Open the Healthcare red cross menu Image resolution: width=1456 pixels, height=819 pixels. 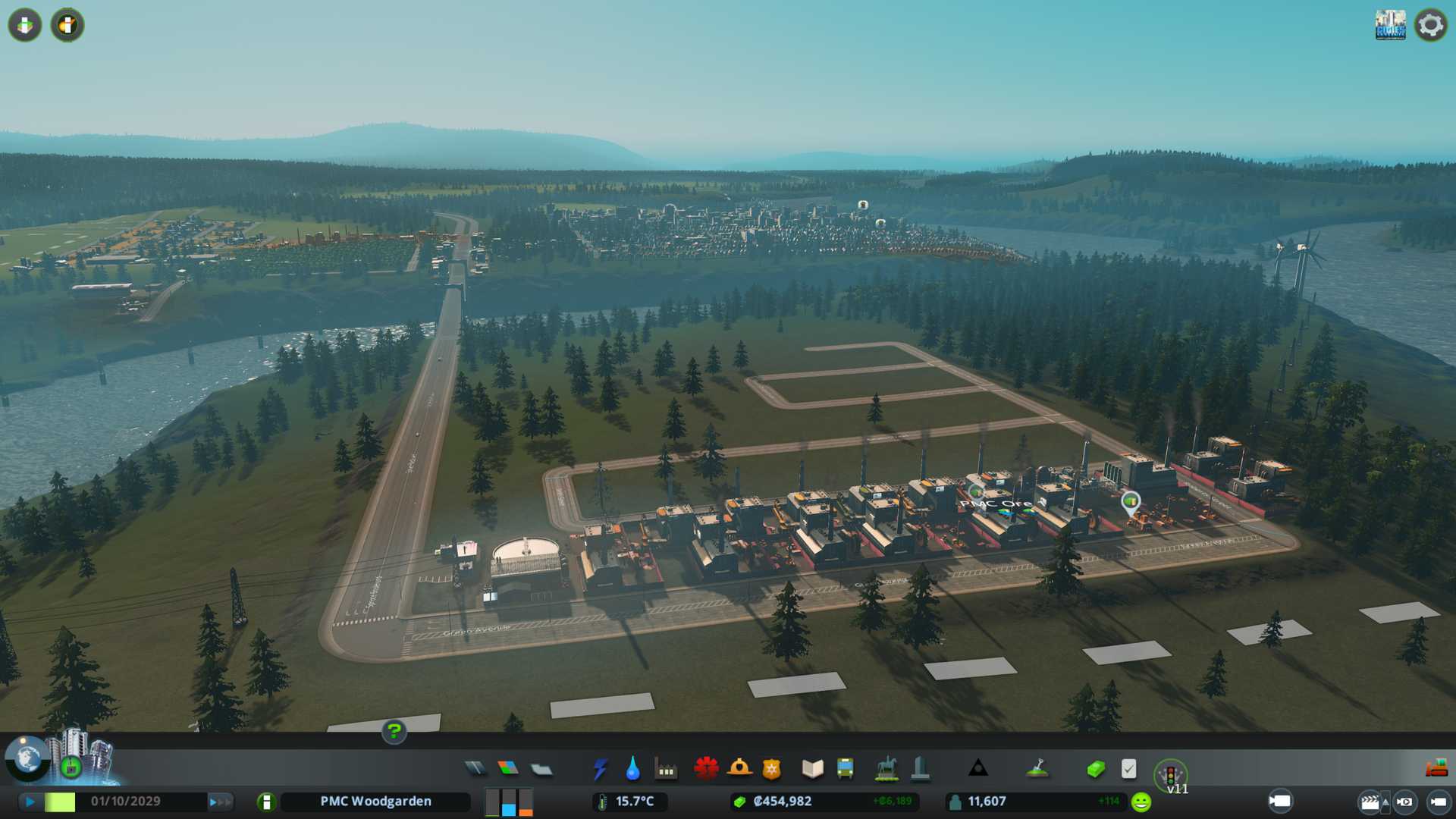tap(706, 769)
